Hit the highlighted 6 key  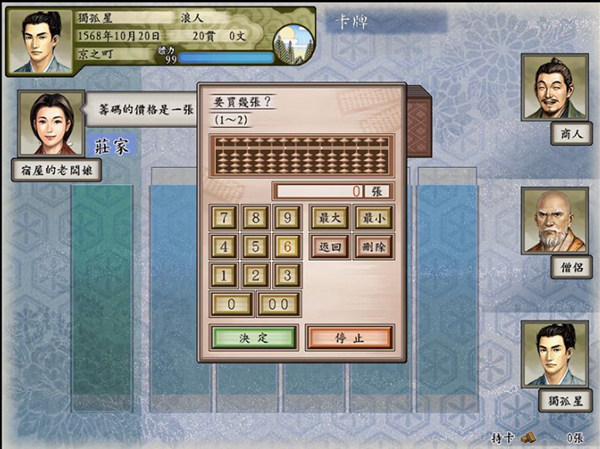[288, 246]
